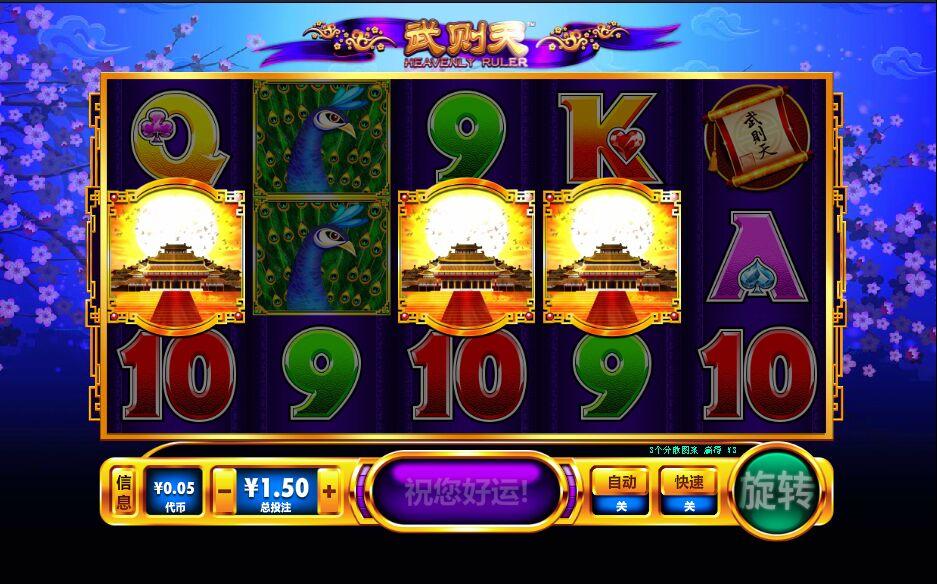Toggle the 自动 auto-spin button
This screenshot has width=937, height=584.
(x=620, y=490)
